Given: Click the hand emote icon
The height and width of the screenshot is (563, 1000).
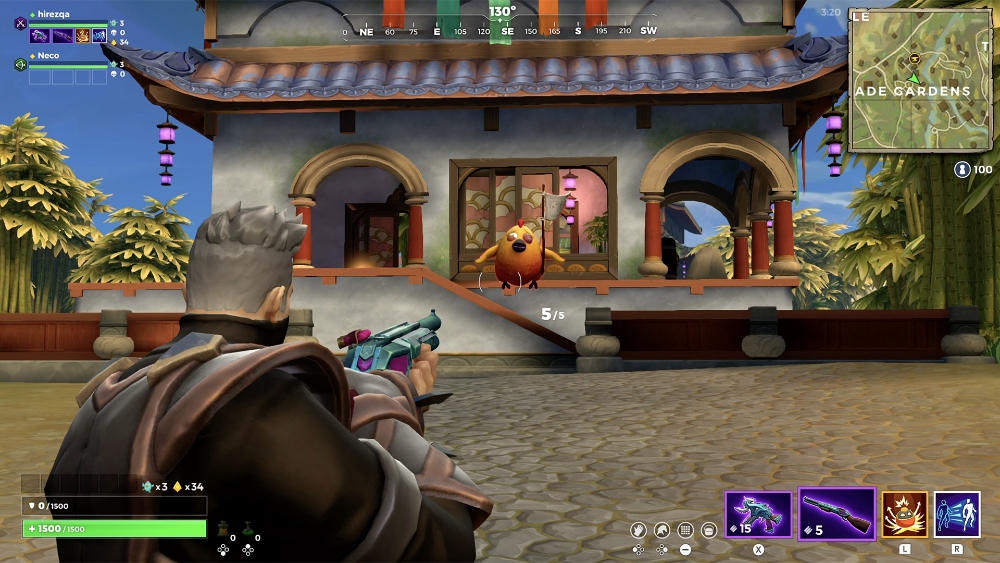Looking at the screenshot, I should coord(638,530).
